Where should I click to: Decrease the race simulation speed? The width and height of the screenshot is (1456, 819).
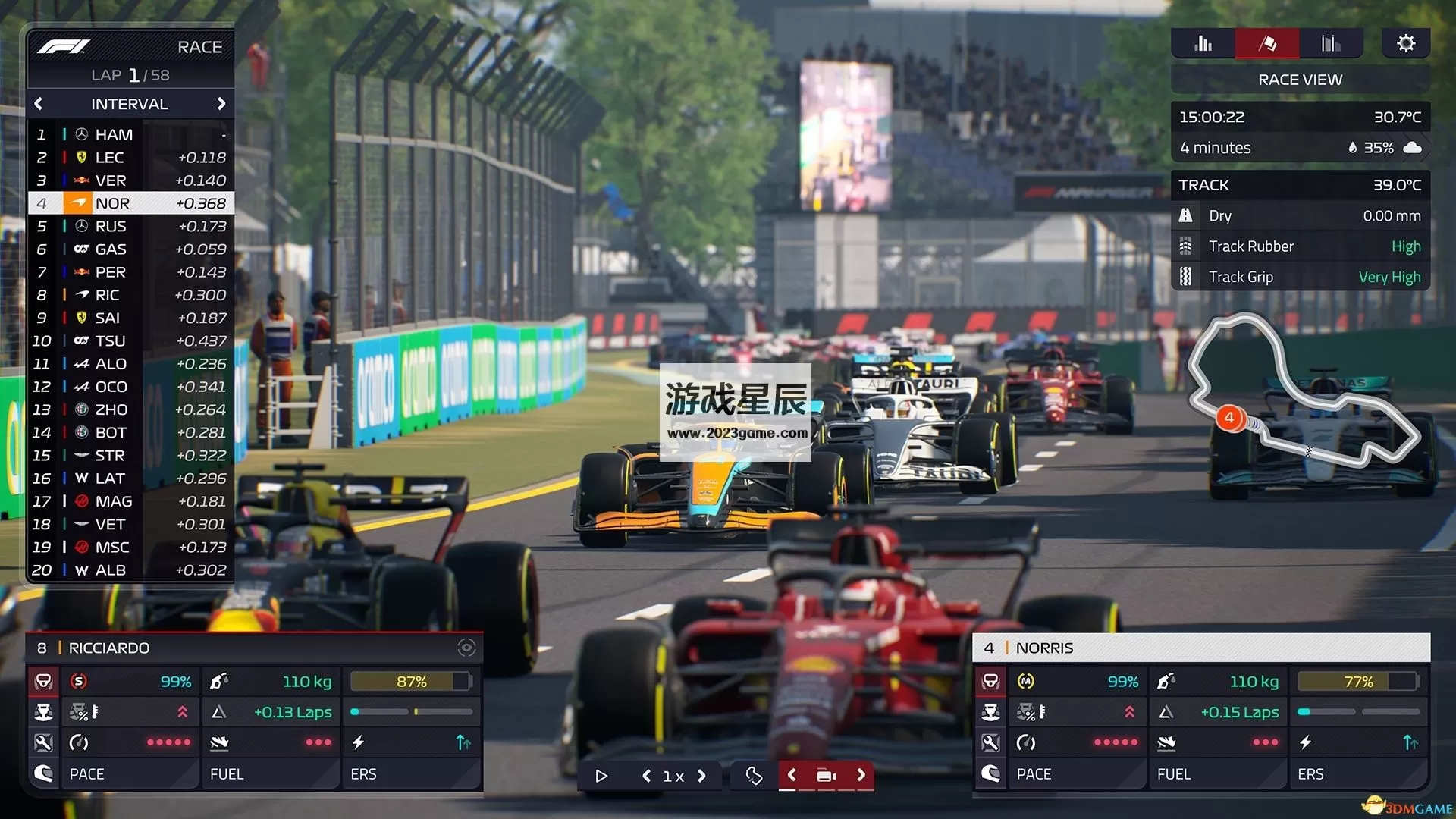[x=646, y=776]
